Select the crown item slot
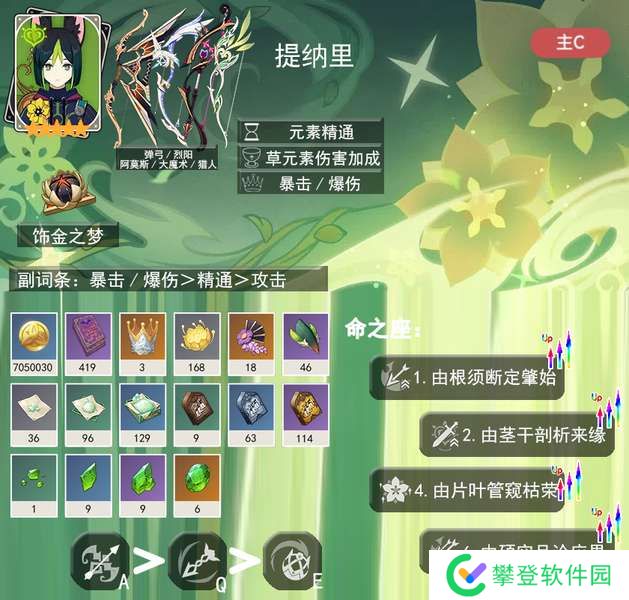Image resolution: width=629 pixels, height=600 pixels. [x=143, y=341]
